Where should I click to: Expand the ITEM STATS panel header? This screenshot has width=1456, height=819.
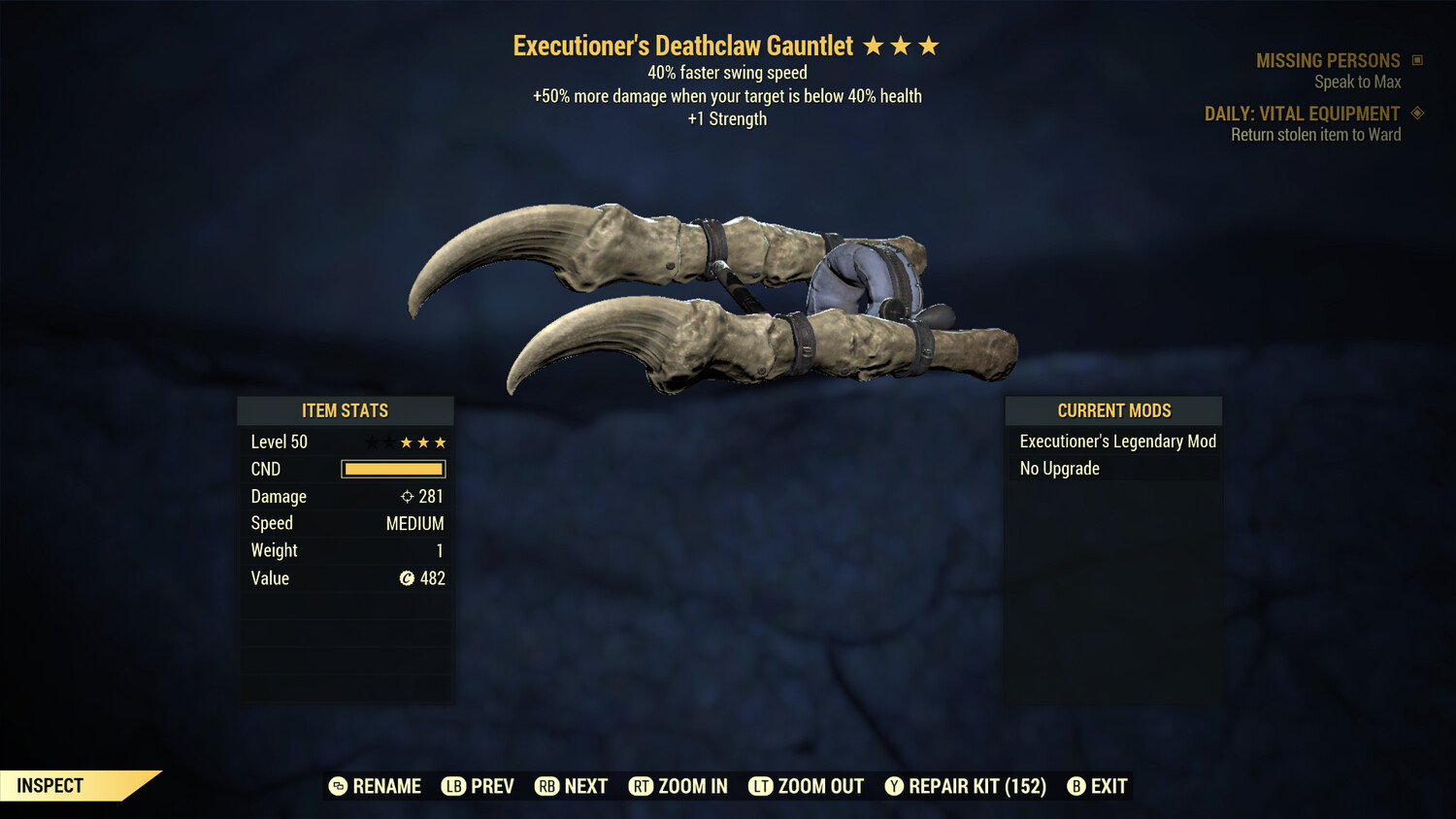[345, 409]
